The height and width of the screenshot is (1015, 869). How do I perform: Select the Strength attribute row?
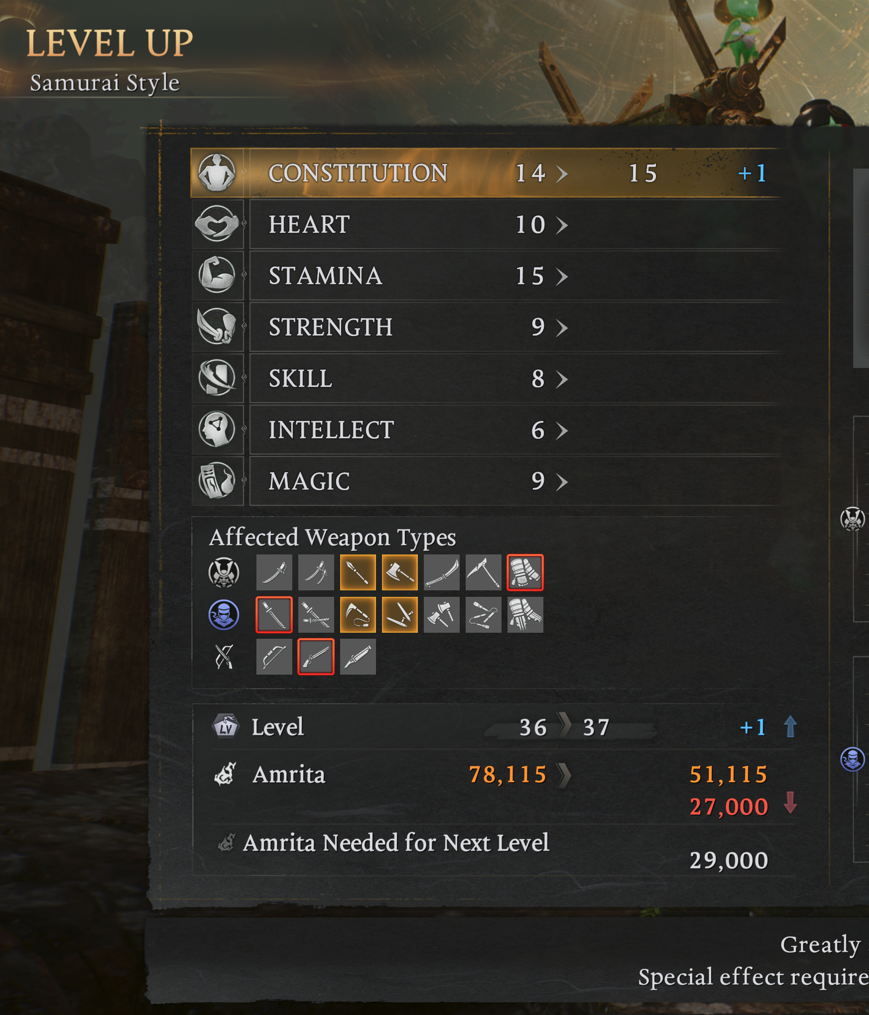485,328
